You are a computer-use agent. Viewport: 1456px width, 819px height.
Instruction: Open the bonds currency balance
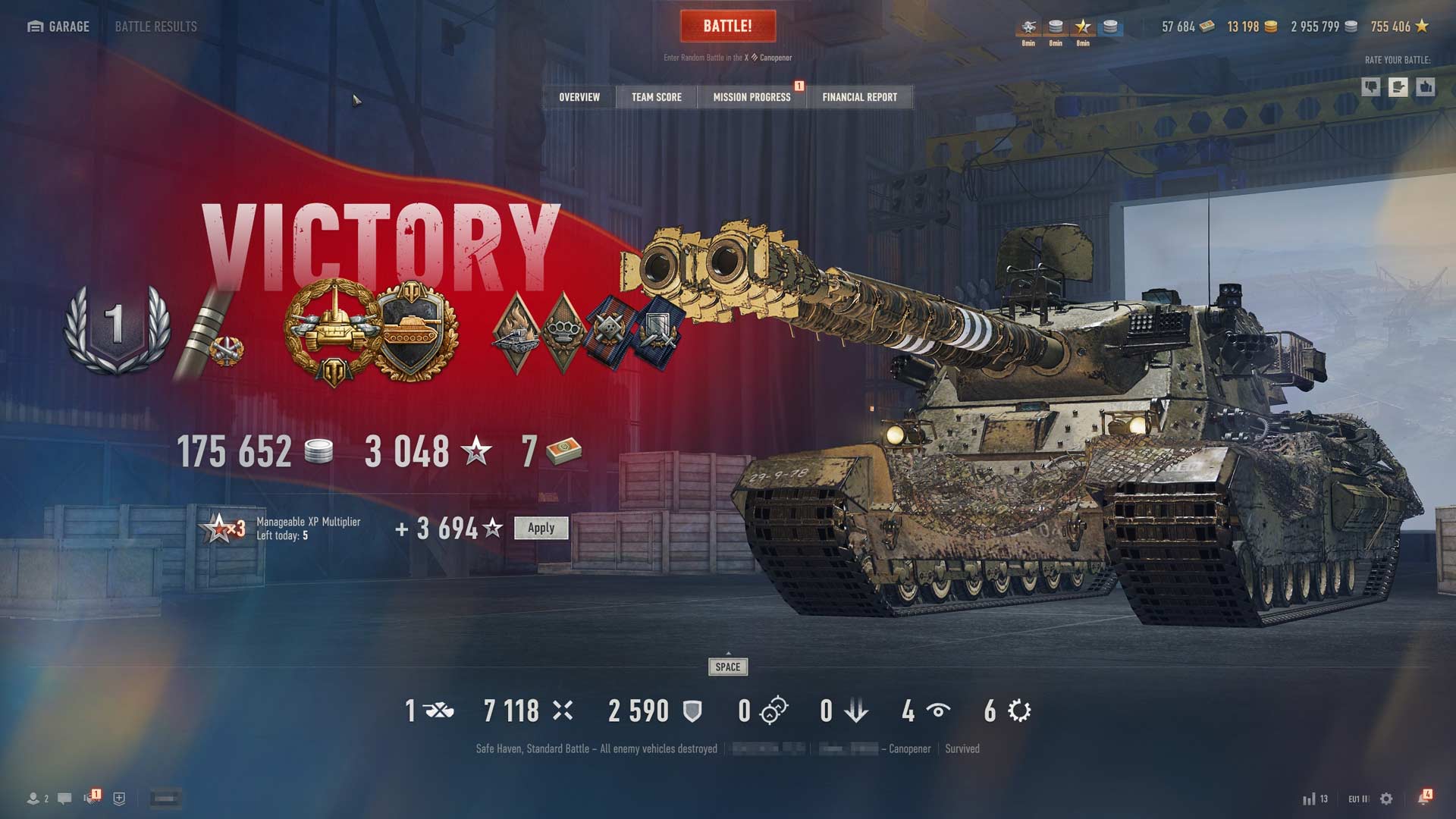[x=1188, y=27]
